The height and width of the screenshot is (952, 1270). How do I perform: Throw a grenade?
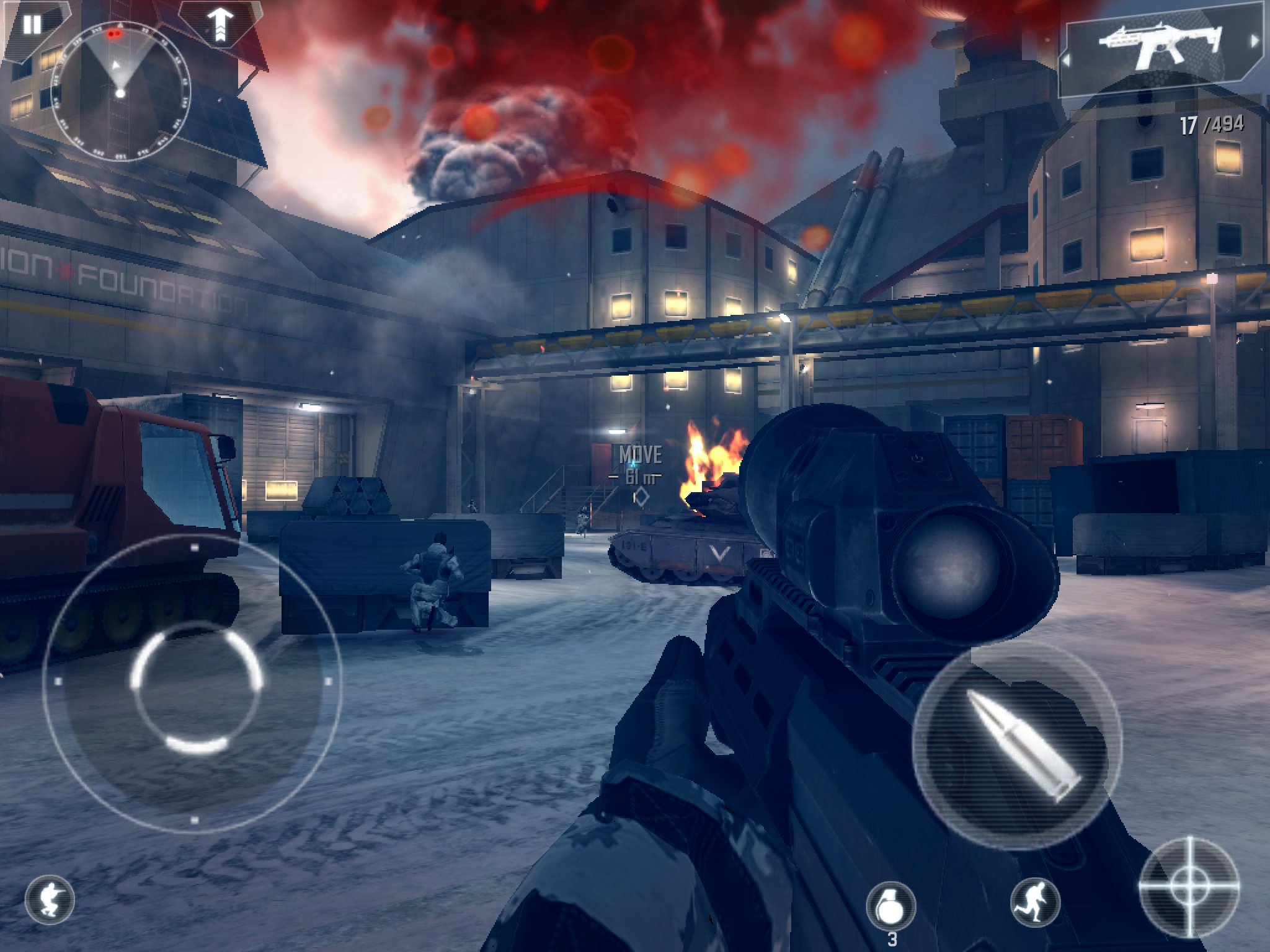[x=890, y=906]
